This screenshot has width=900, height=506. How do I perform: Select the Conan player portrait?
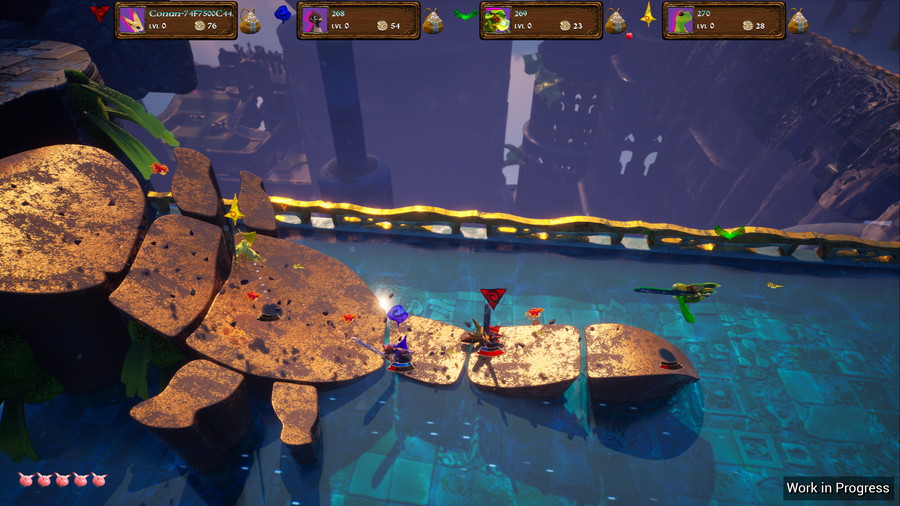(x=132, y=20)
